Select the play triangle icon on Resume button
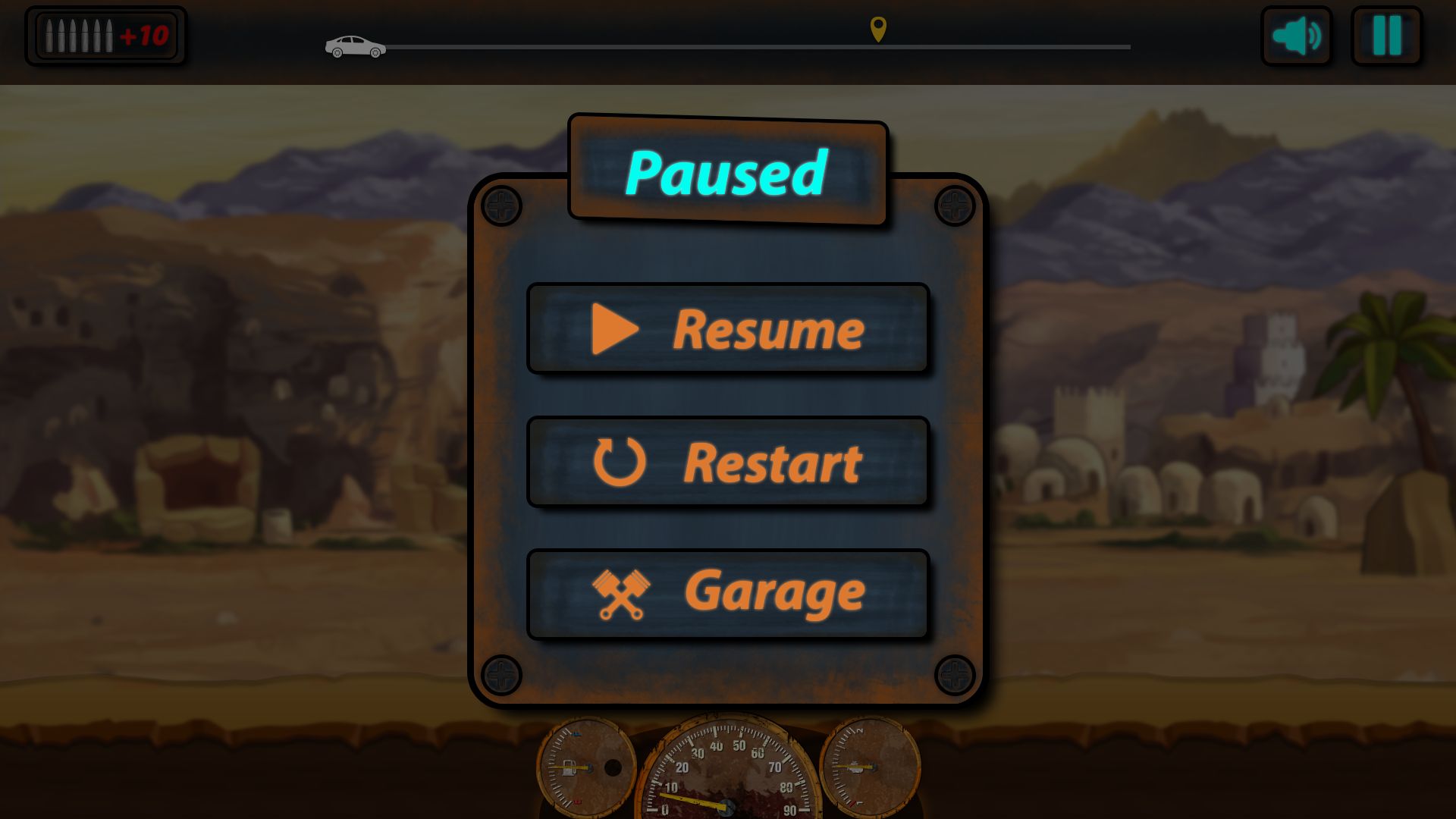This screenshot has width=1456, height=819. [x=614, y=328]
